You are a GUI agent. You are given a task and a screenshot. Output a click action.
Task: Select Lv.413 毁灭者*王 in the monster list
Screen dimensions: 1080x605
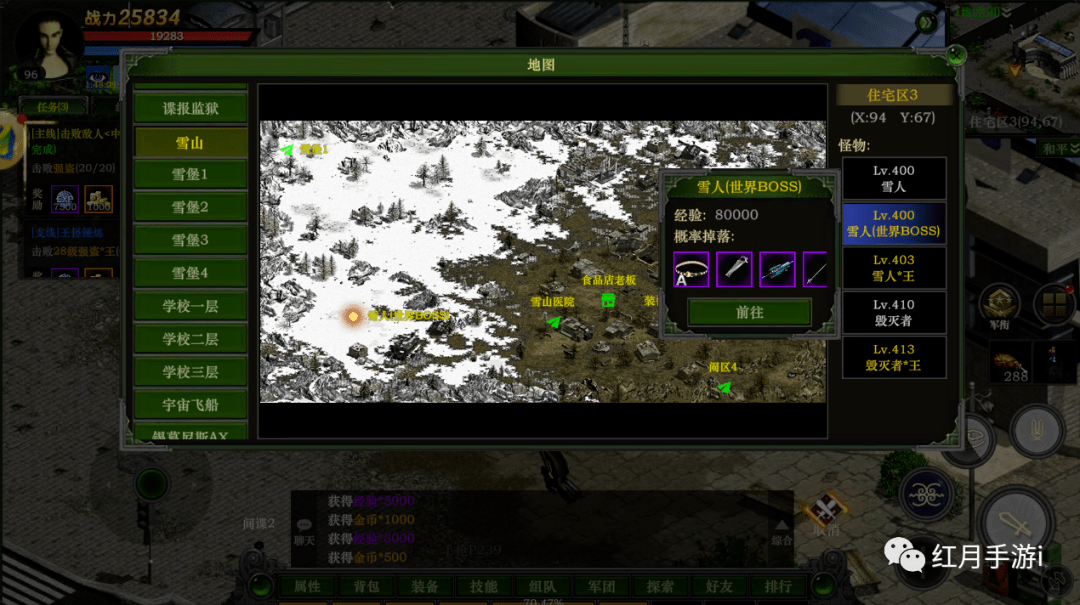[893, 357]
